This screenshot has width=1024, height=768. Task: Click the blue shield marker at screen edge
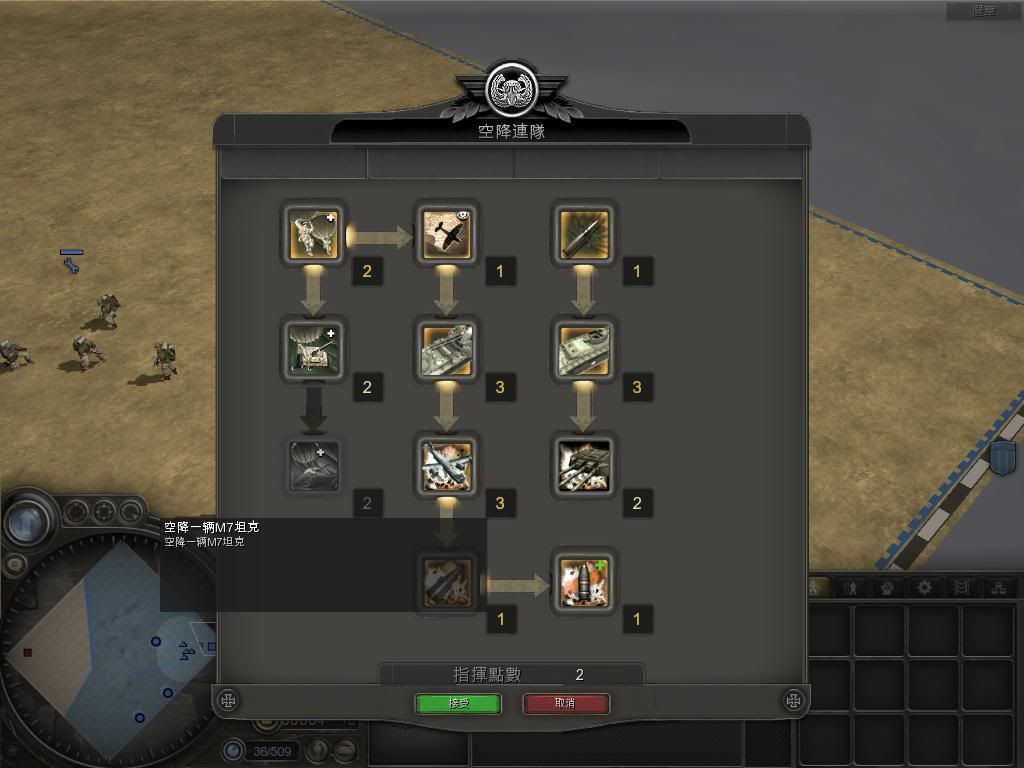click(1002, 458)
